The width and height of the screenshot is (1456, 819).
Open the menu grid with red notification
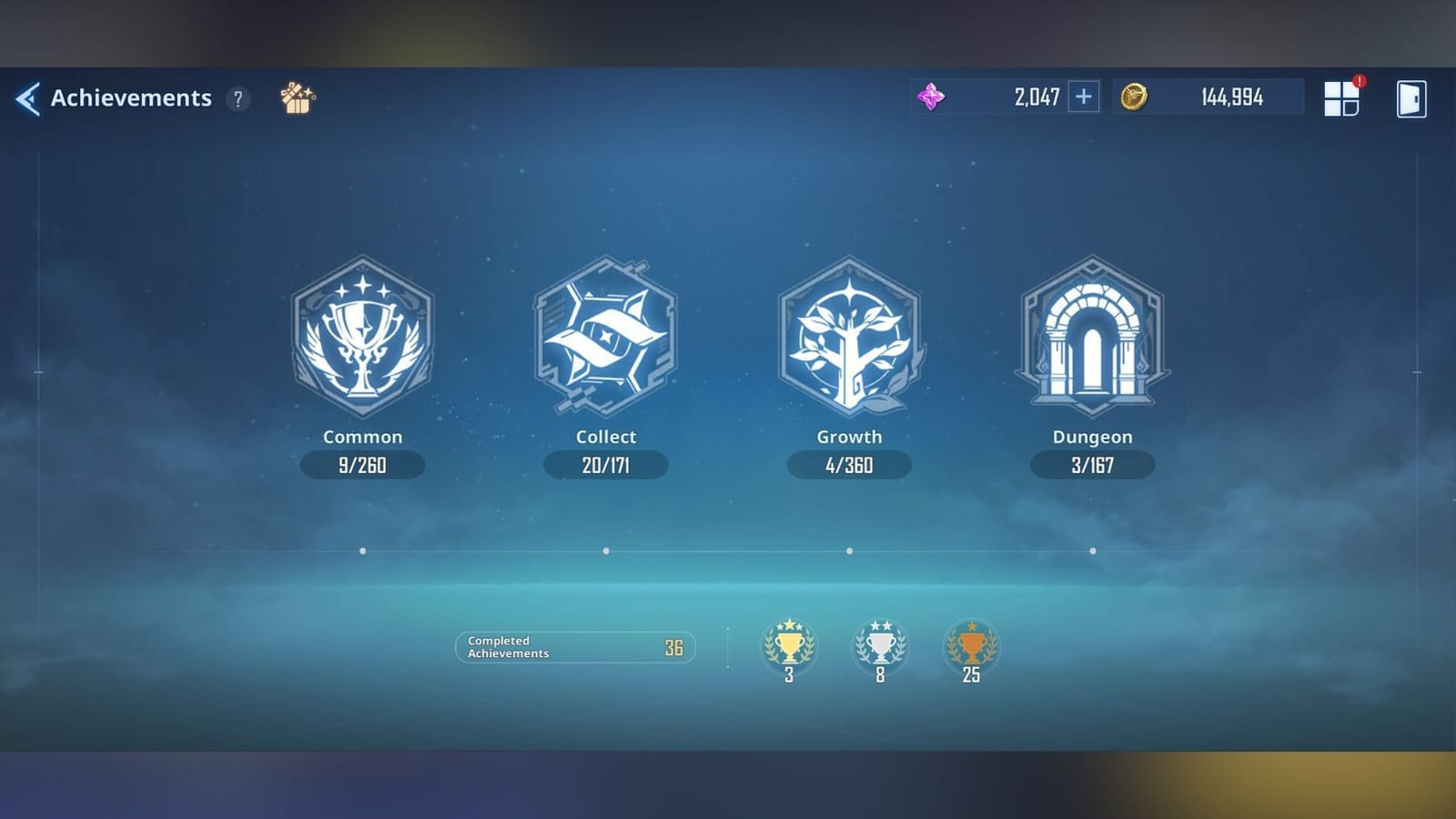(x=1340, y=96)
